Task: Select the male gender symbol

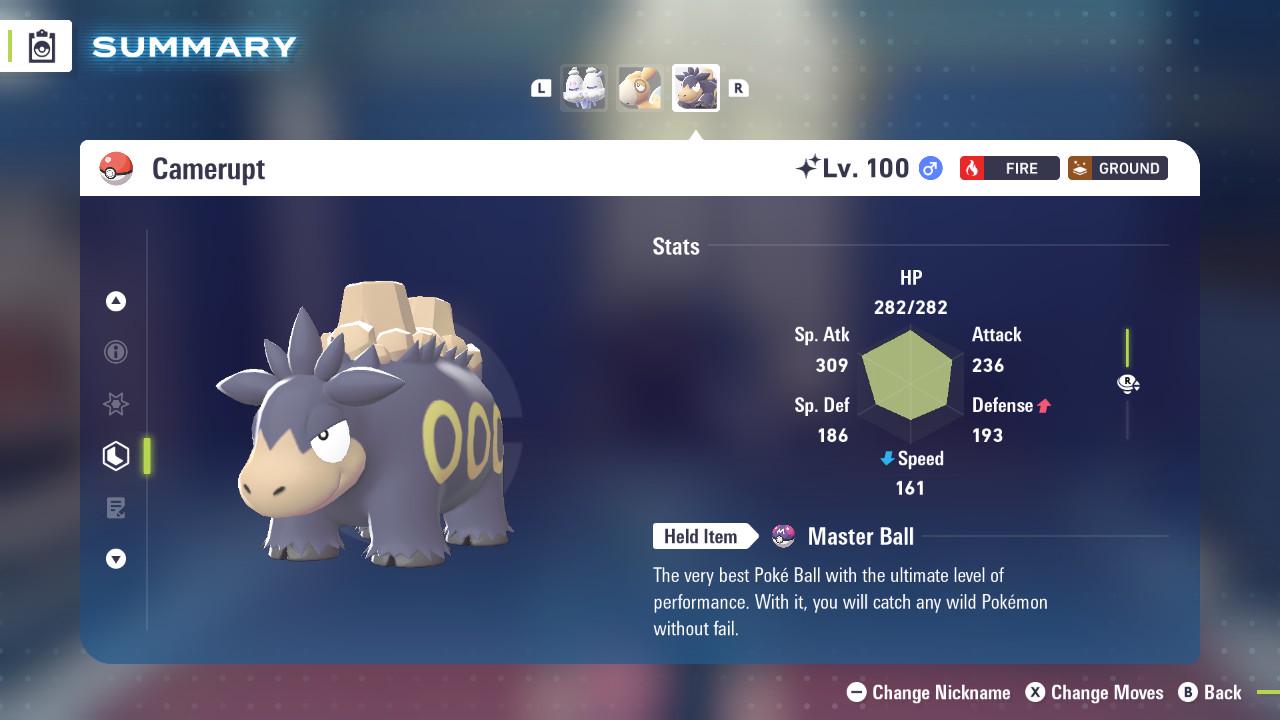Action: tap(927, 168)
